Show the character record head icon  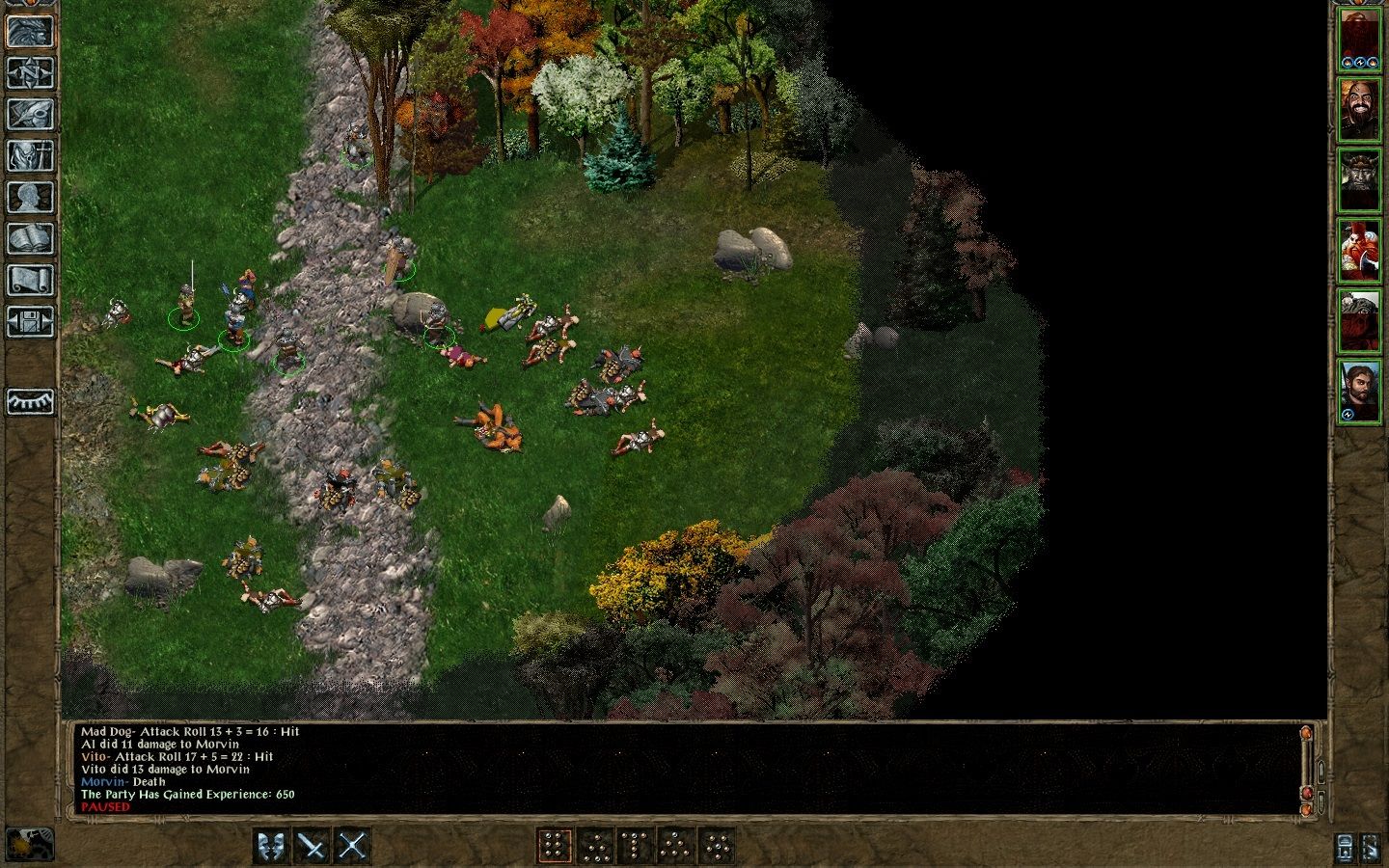(30, 197)
